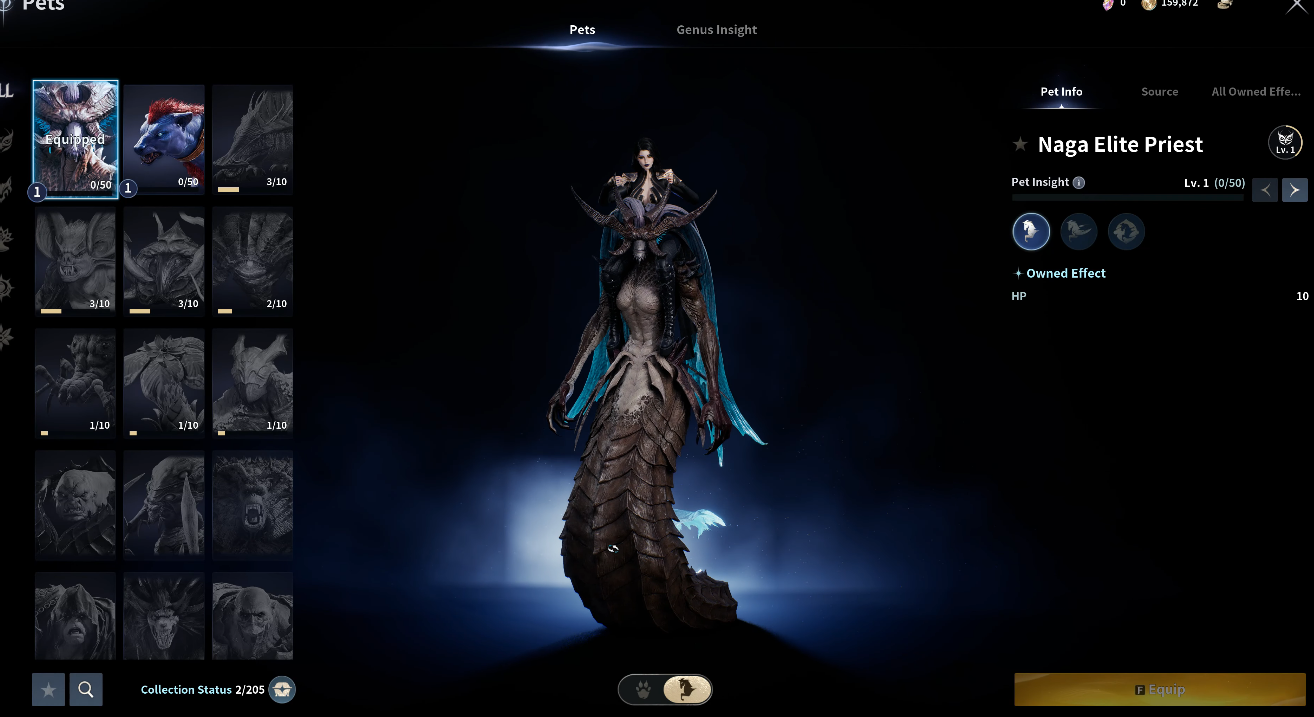The width and height of the screenshot is (1314, 717).
Task: Click the Pet Insight info icon
Action: (x=1078, y=183)
